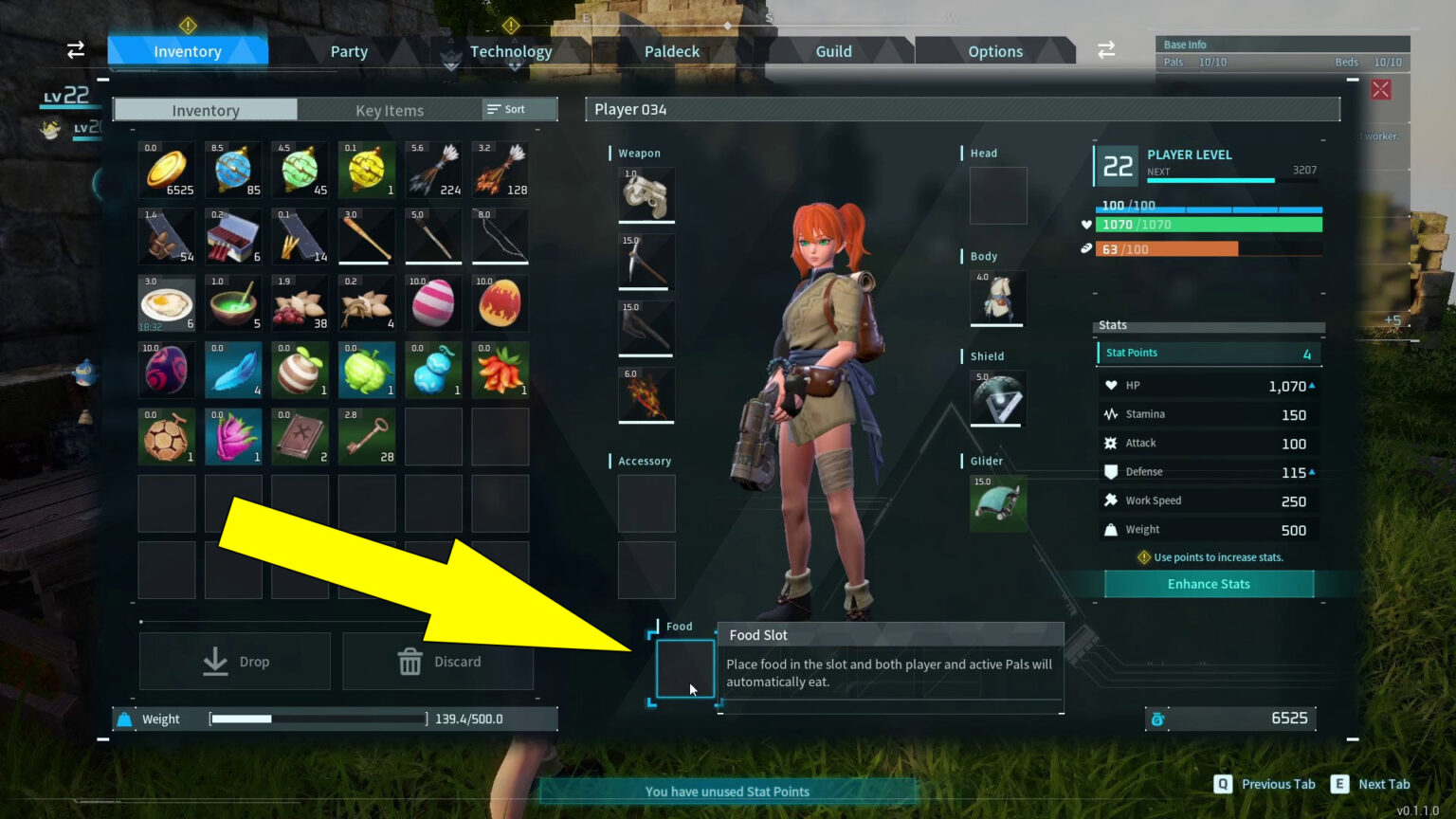Select the fried egg meal icon

coord(166,301)
